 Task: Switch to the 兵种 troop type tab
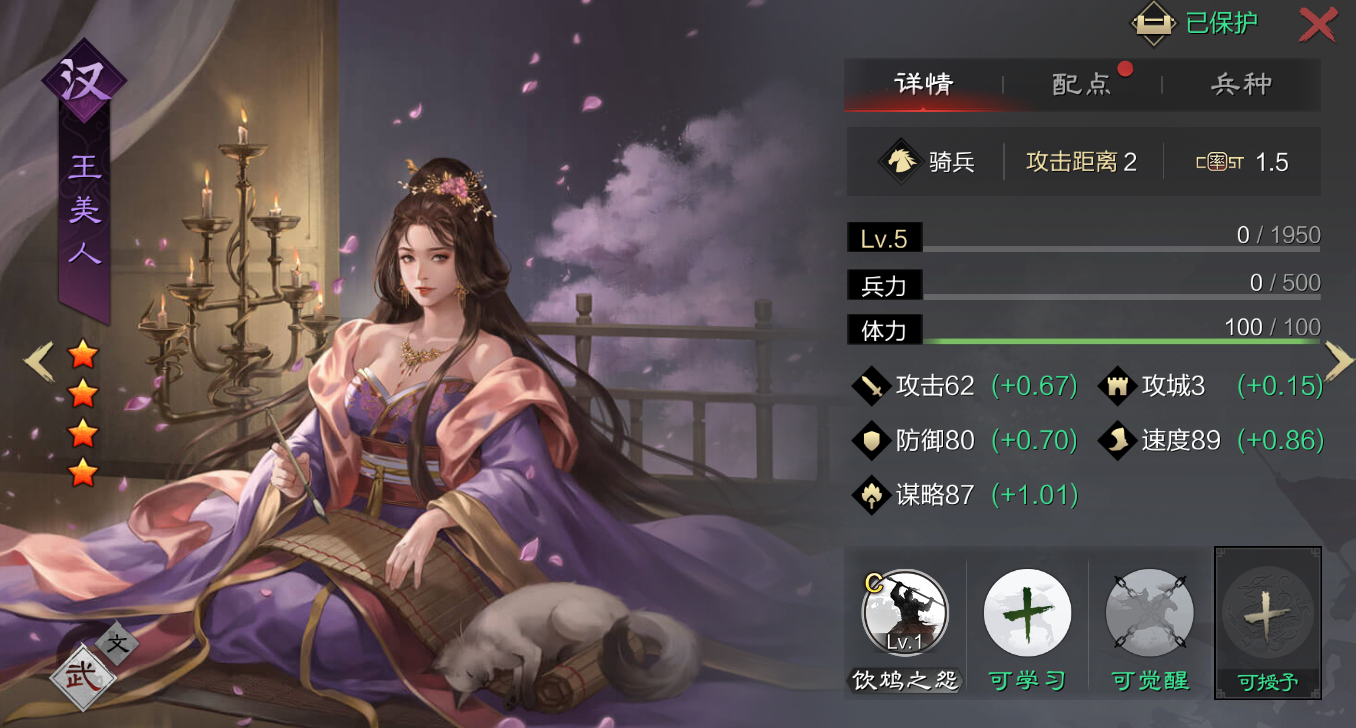point(1241,84)
